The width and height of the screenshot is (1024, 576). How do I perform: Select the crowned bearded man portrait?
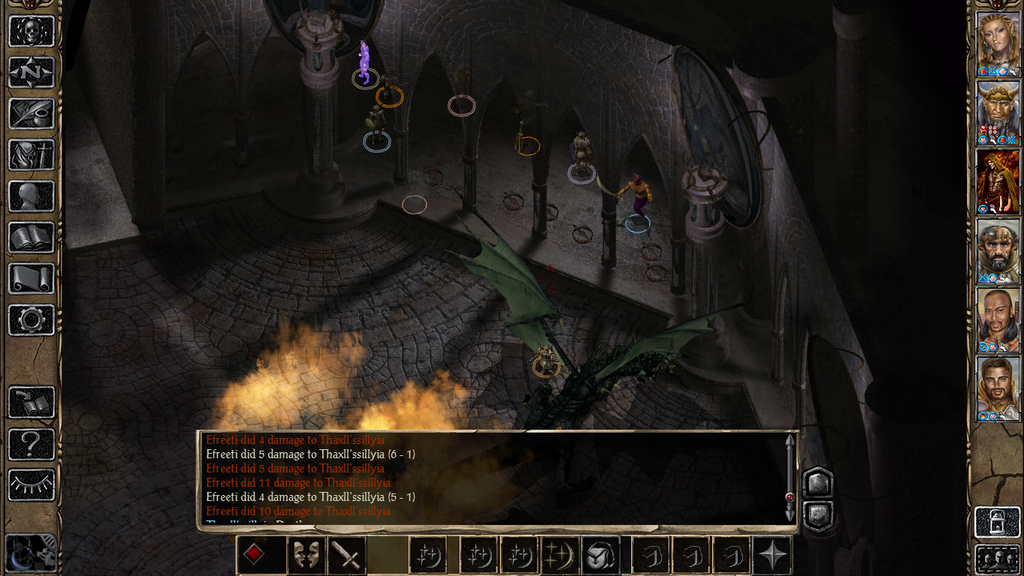coord(997,111)
